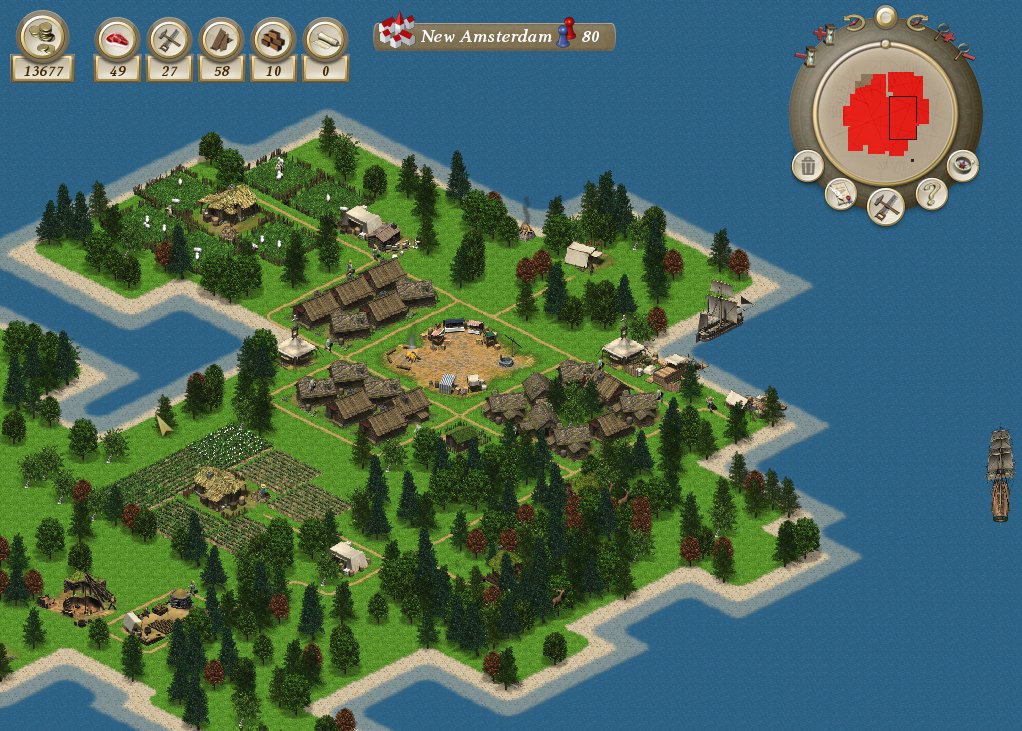Zoom out with the magnifier minus
The width and height of the screenshot is (1022, 731).
(962, 53)
